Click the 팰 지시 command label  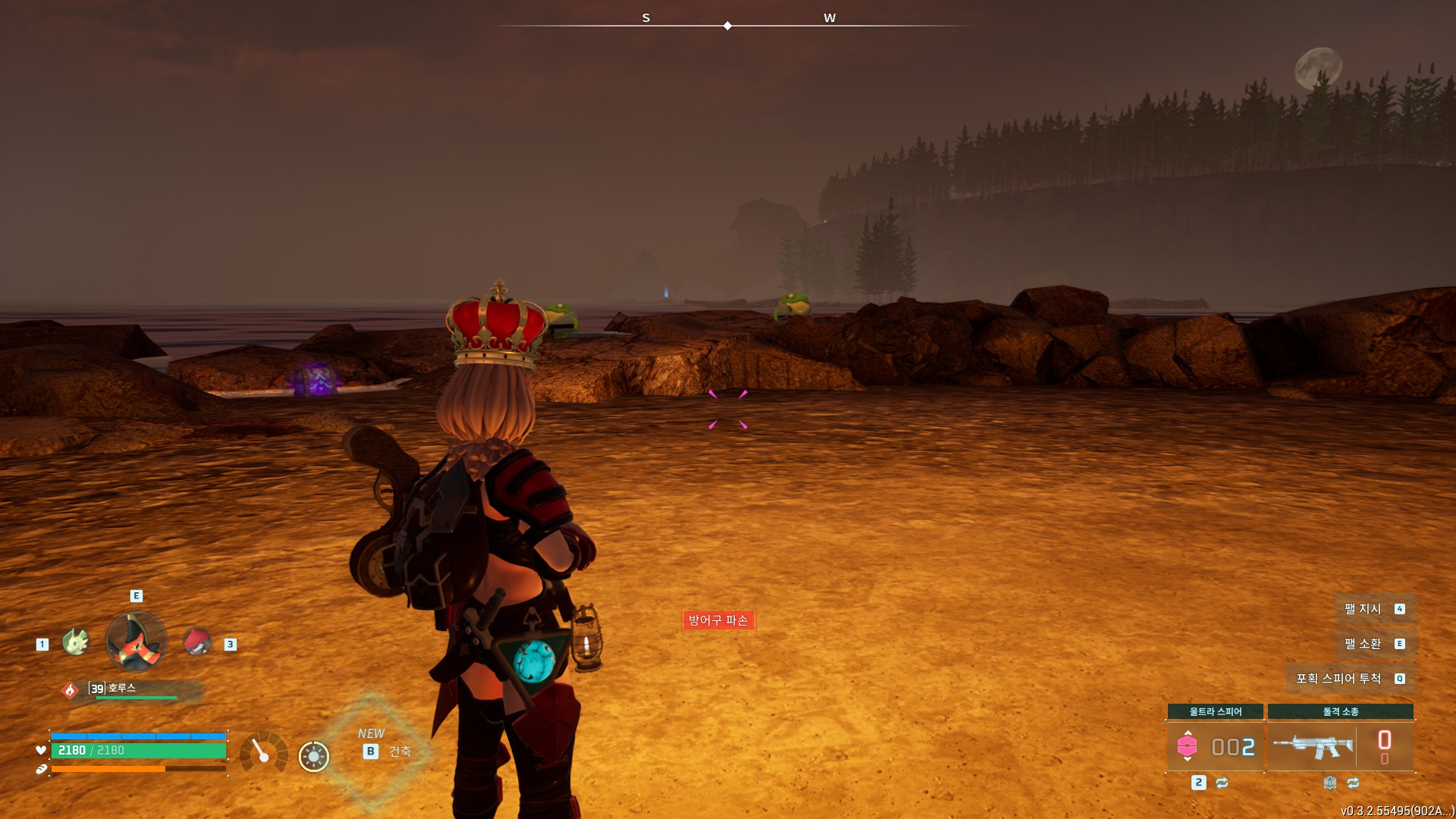pos(1363,609)
